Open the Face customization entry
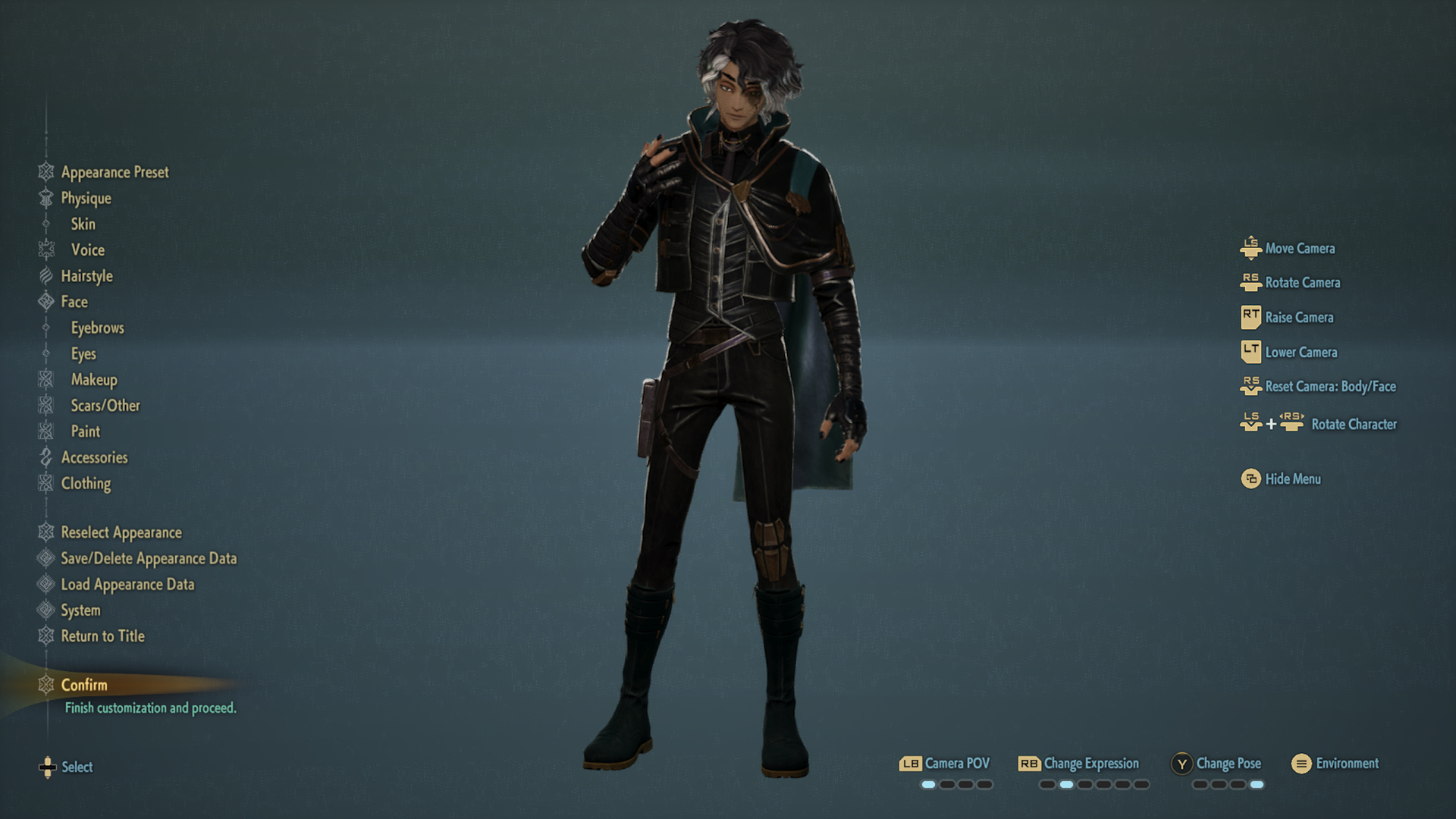The width and height of the screenshot is (1456, 819). pos(74,302)
